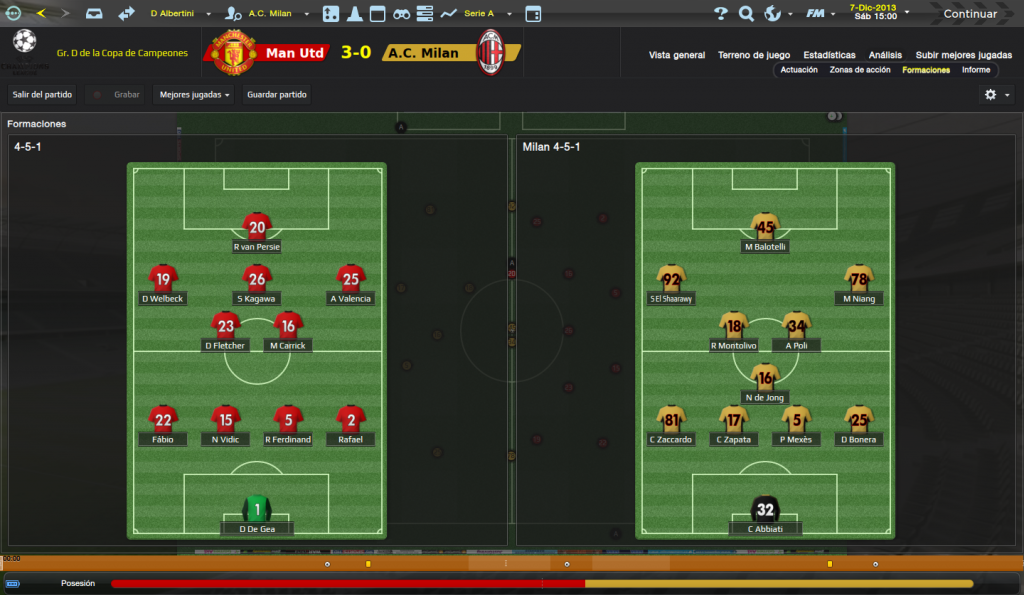Click the Continuar button
This screenshot has height=595, width=1024.
(x=969, y=14)
